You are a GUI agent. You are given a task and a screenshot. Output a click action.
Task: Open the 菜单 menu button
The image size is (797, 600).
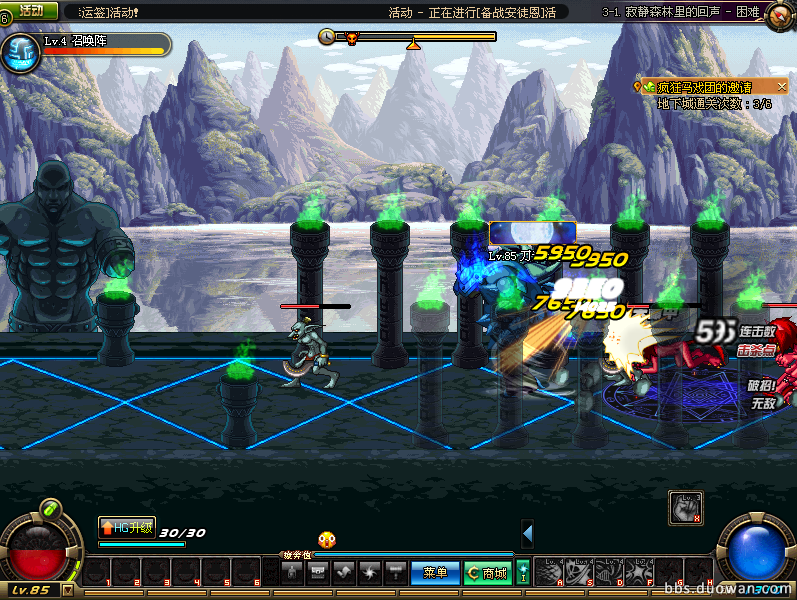(435, 573)
